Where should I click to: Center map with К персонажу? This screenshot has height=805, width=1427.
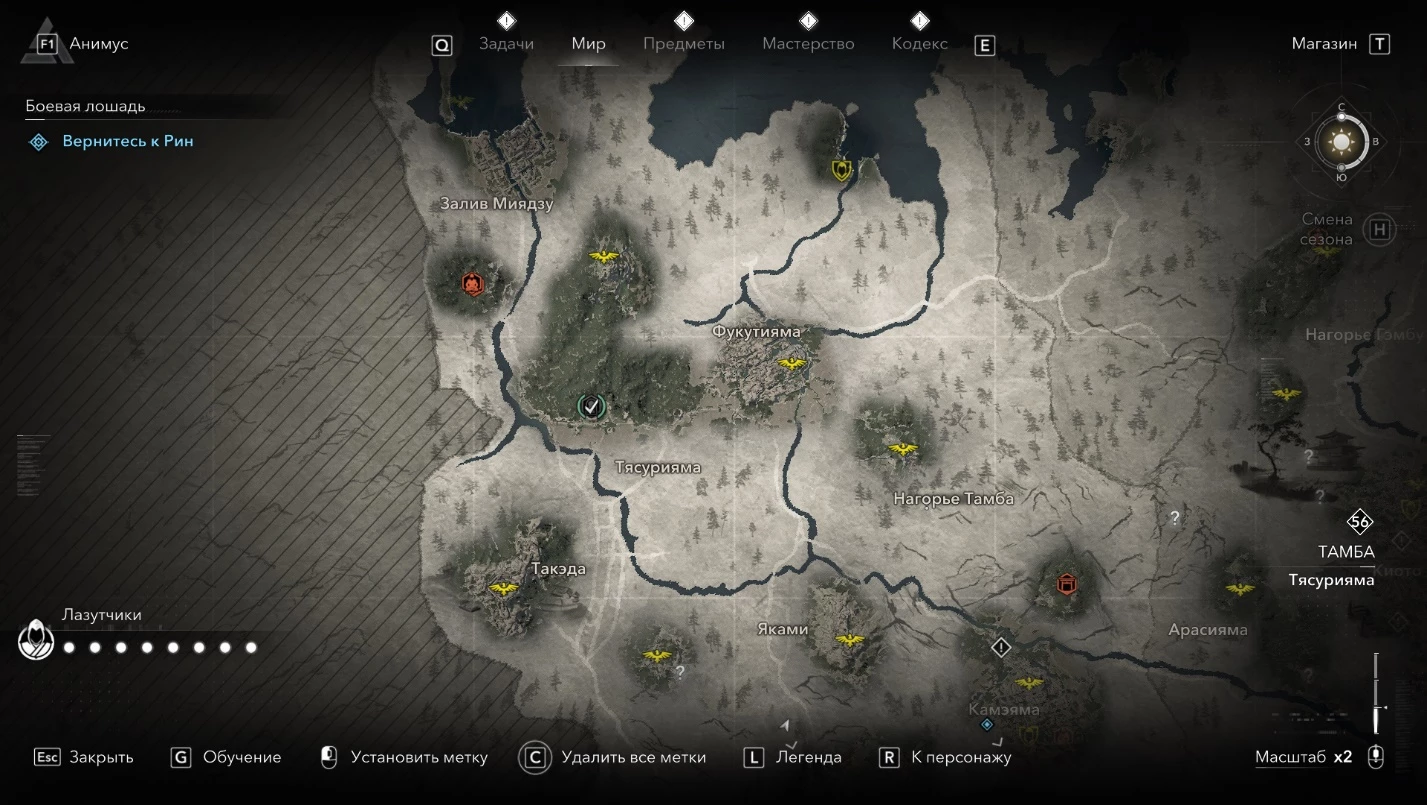coord(961,757)
